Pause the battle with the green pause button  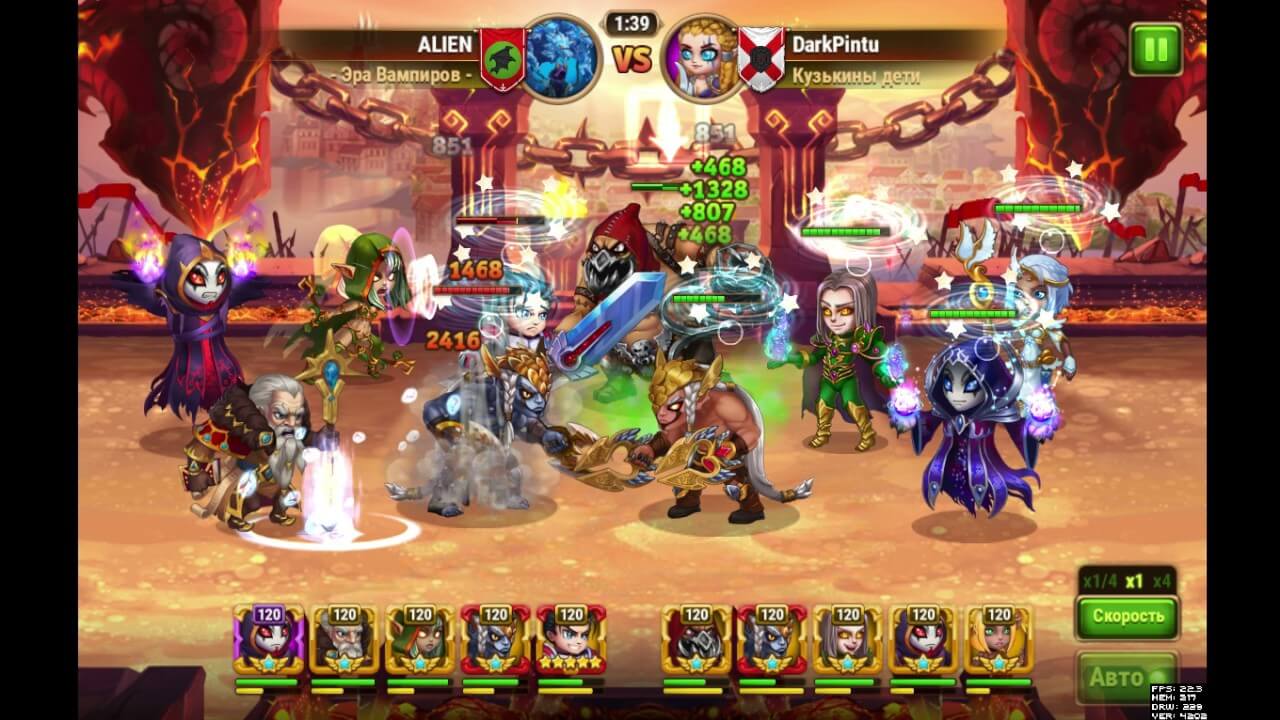(x=1155, y=49)
